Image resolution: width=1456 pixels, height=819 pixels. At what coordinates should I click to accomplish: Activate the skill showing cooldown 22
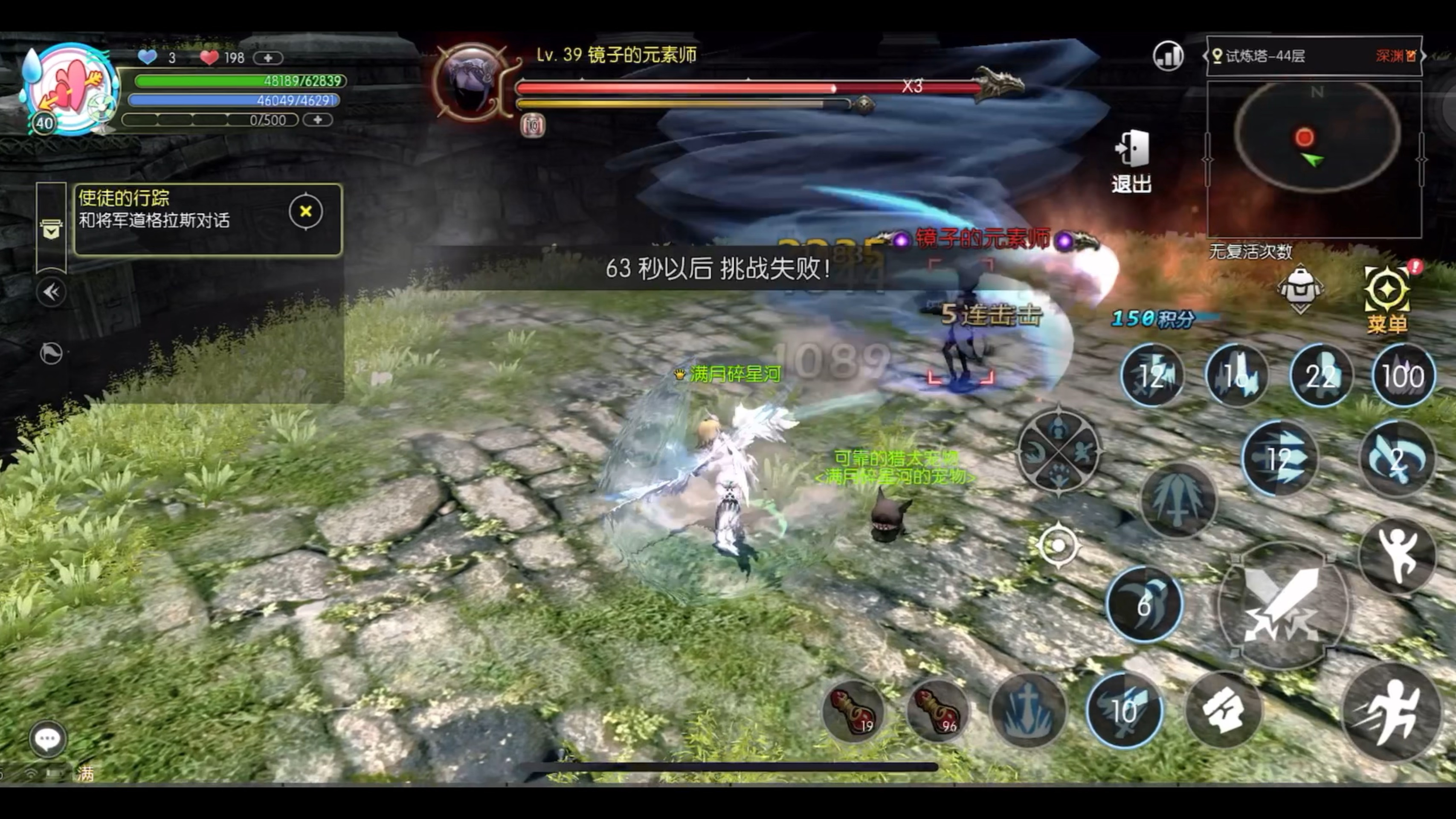pyautogui.click(x=1321, y=376)
